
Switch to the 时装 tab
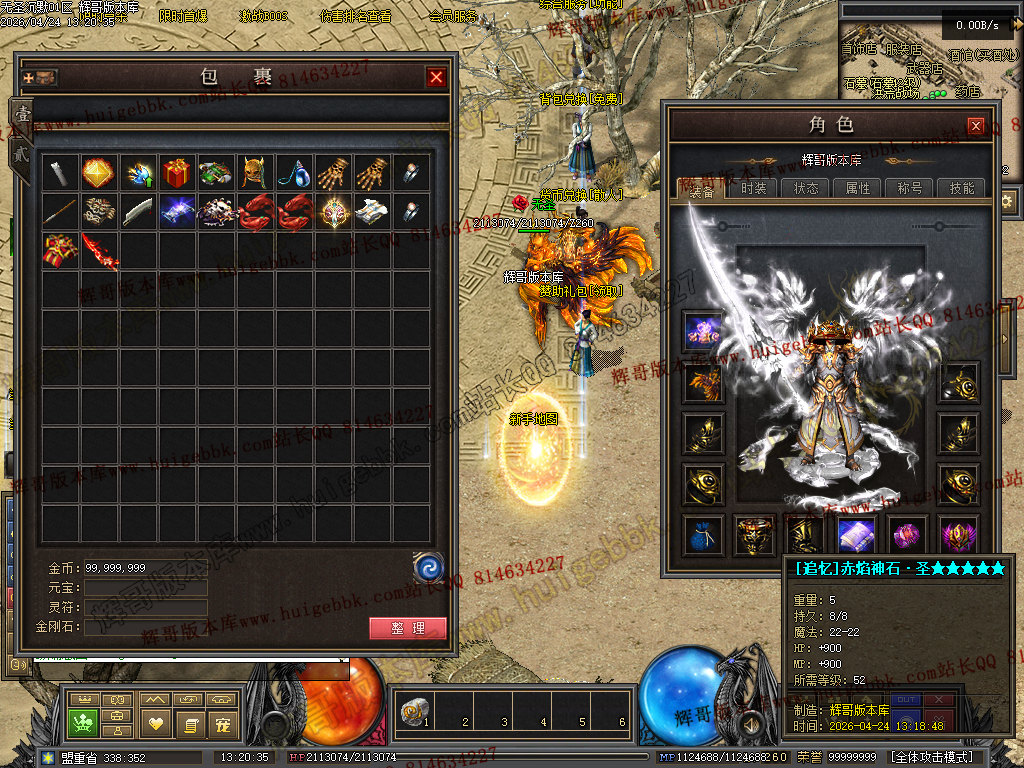753,188
